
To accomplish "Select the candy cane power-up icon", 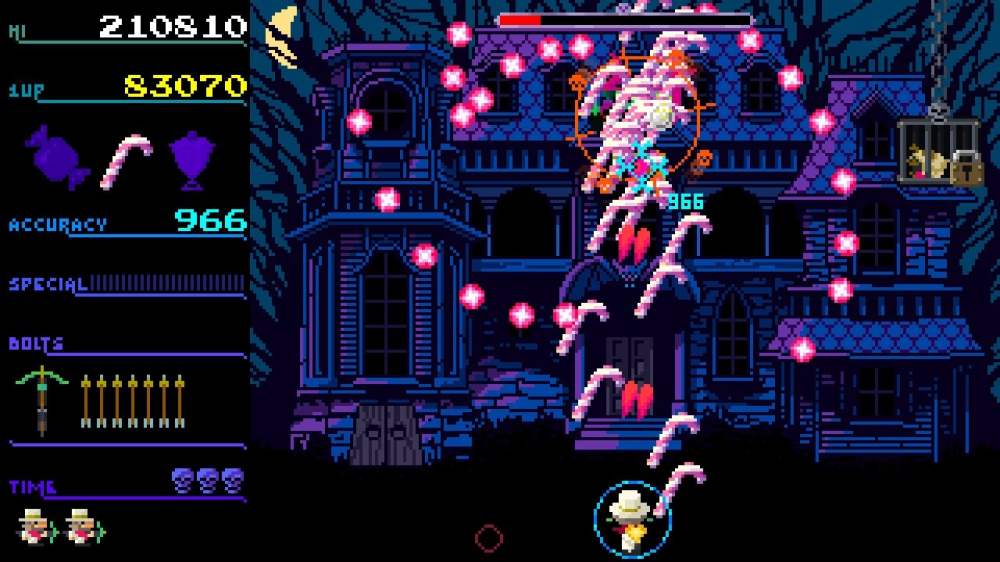I will click(127, 160).
